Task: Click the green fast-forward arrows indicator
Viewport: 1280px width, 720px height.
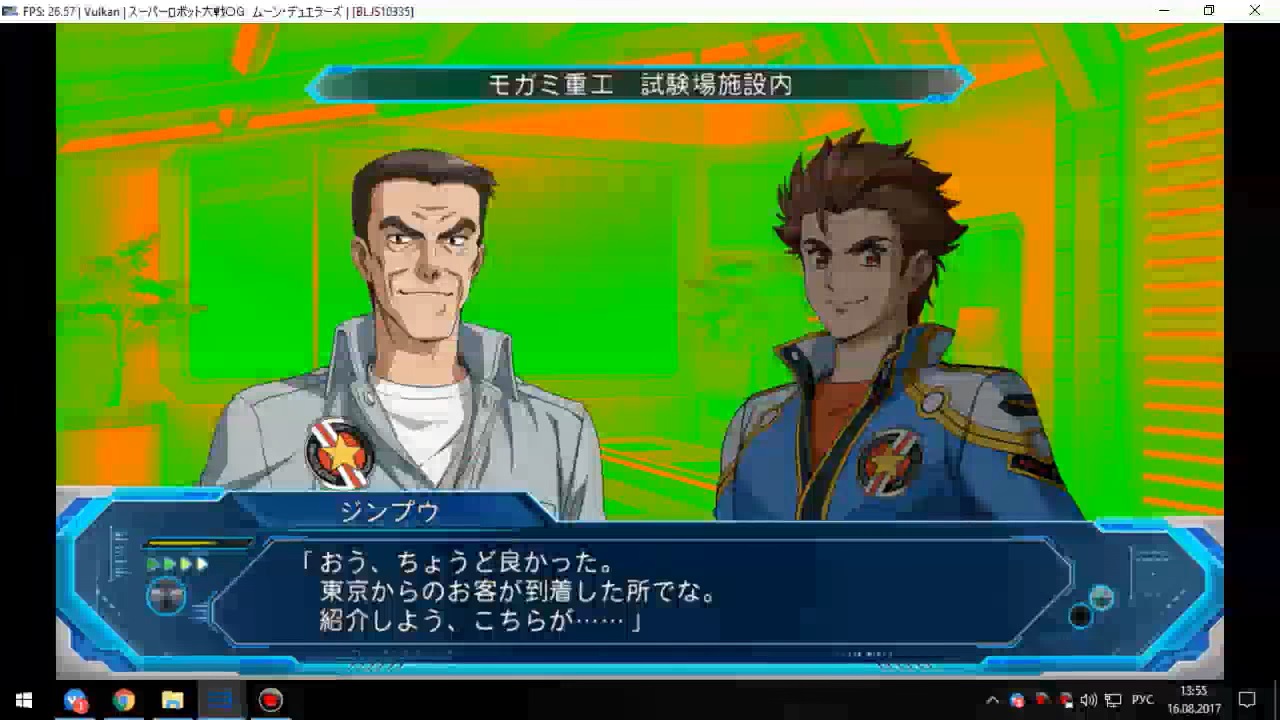Action: [178, 565]
